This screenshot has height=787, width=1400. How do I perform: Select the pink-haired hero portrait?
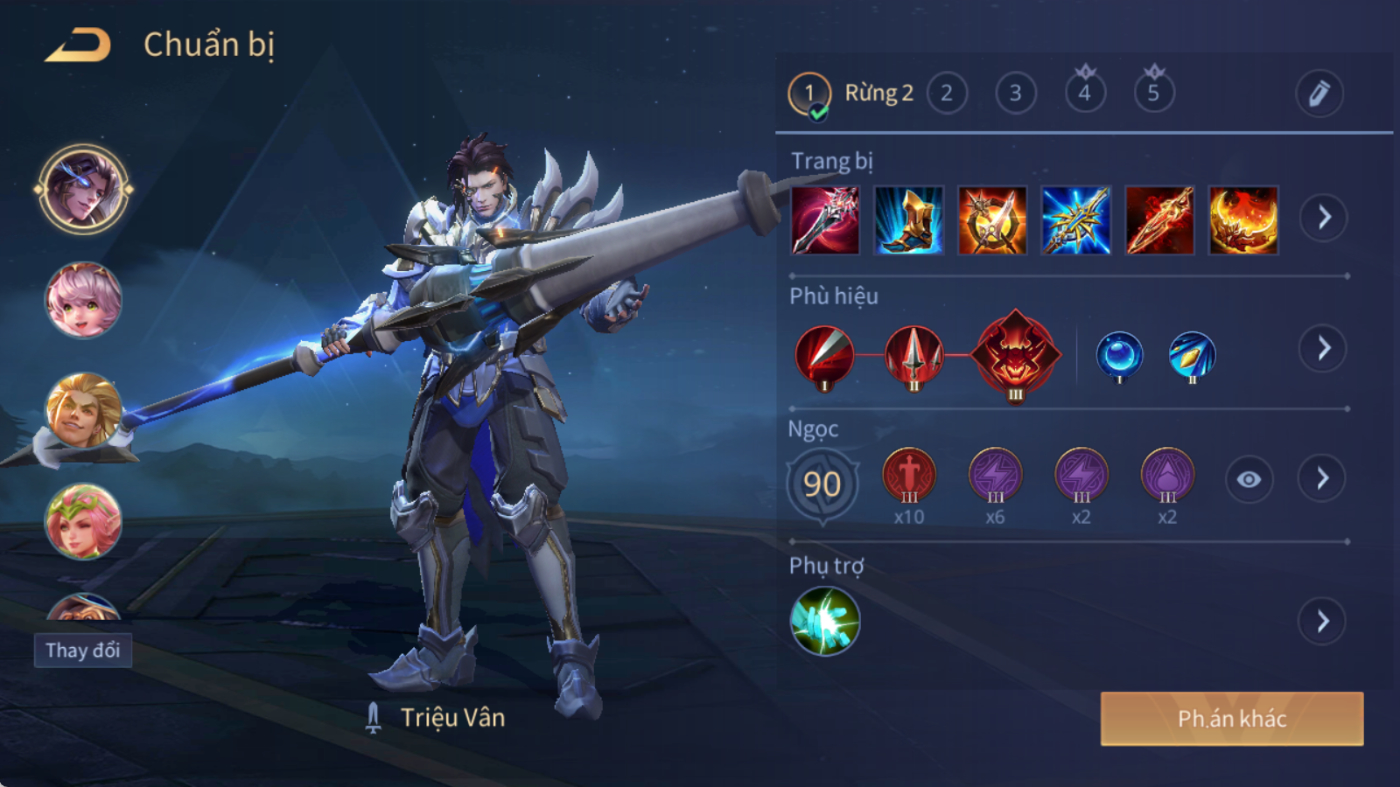84,300
